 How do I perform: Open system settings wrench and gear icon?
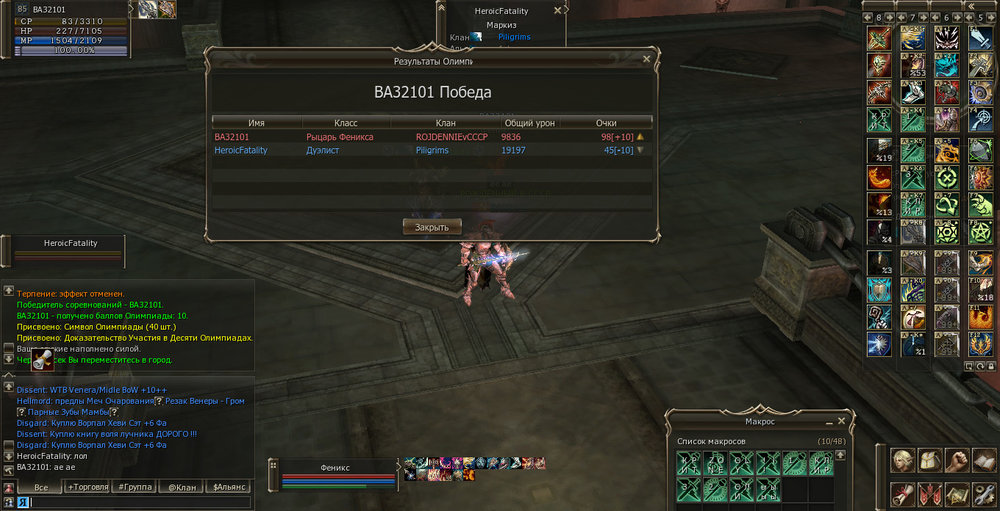(984, 493)
